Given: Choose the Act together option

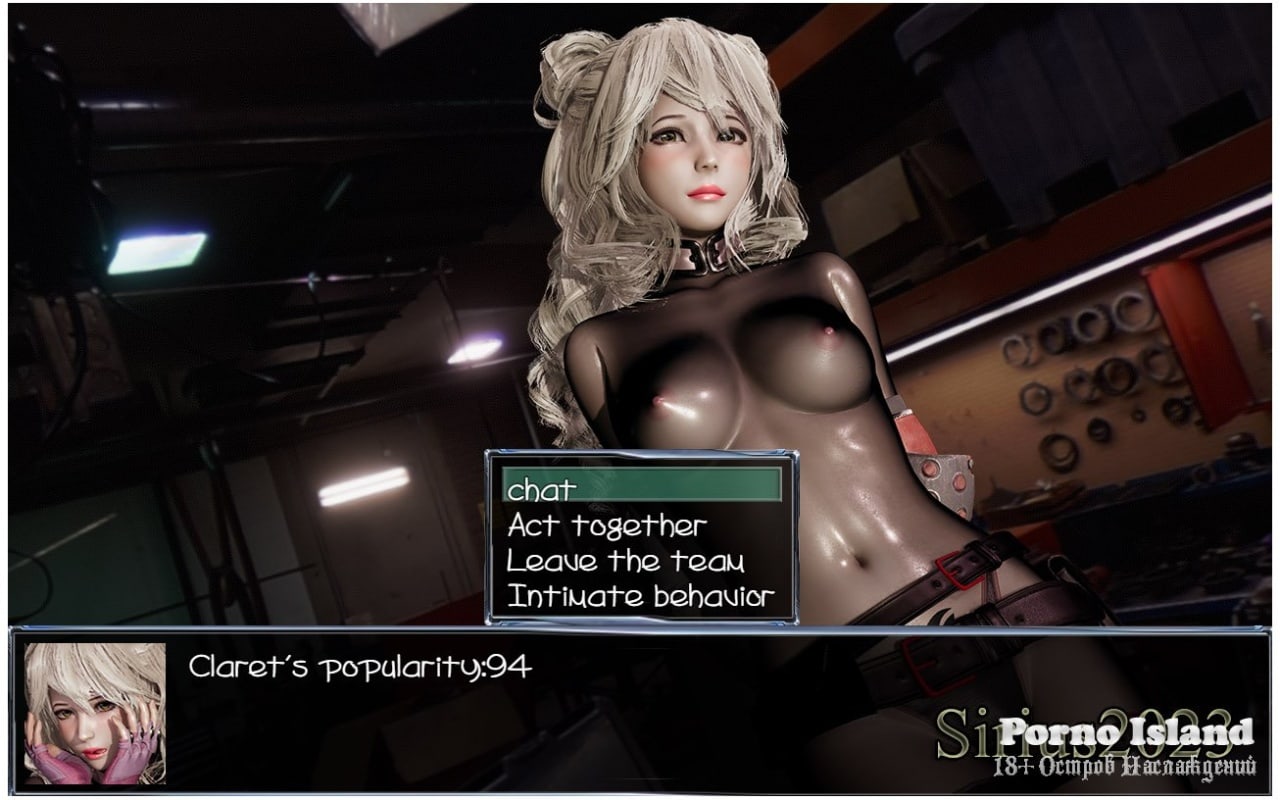Looking at the screenshot, I should [607, 525].
